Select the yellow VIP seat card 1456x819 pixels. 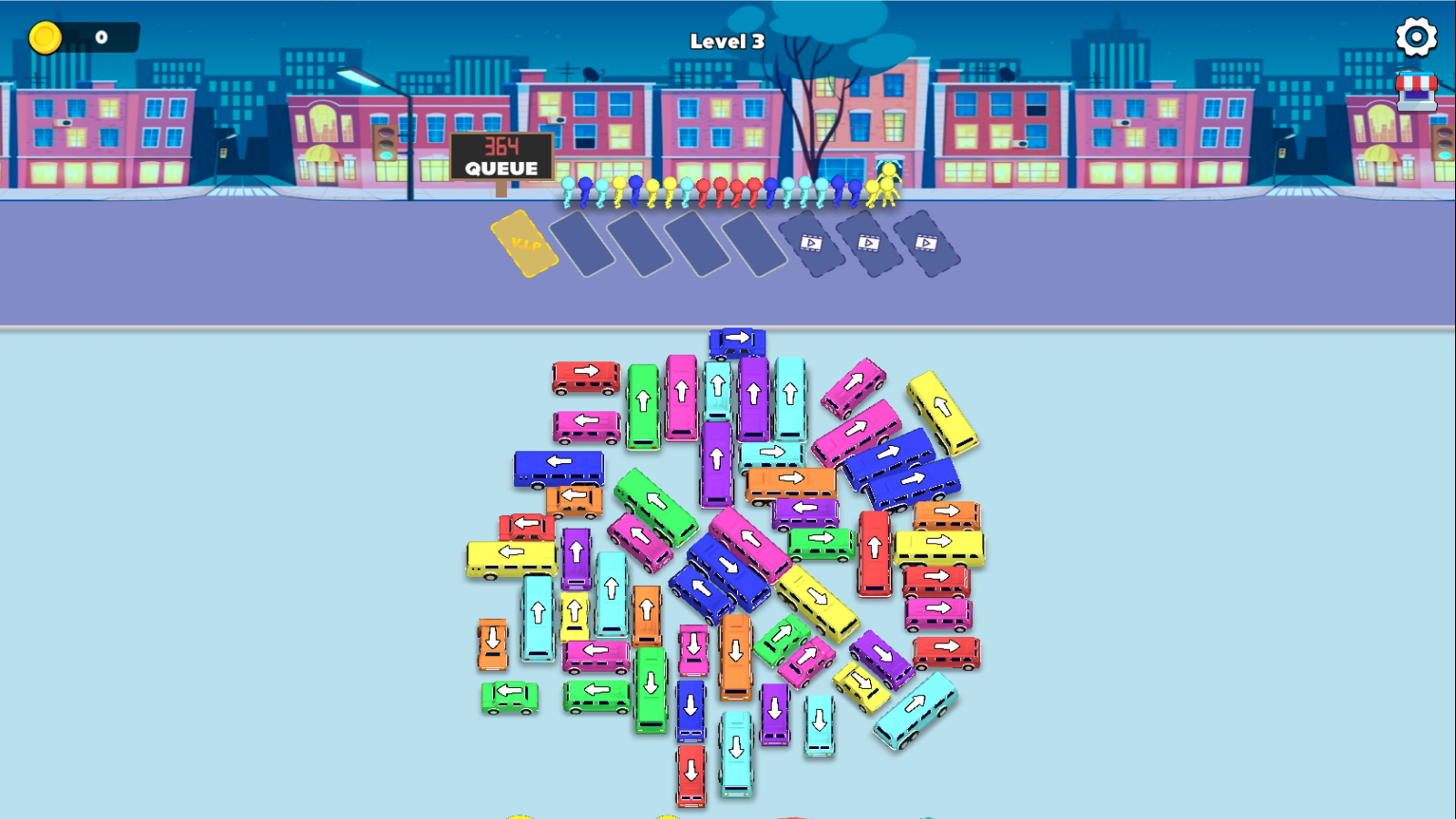523,246
